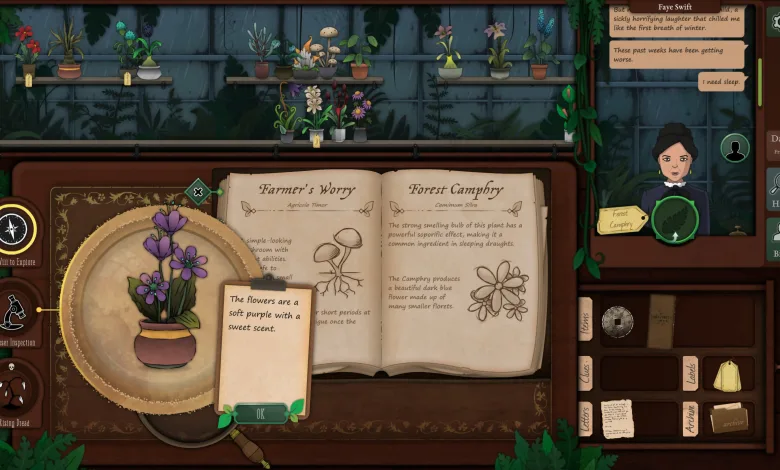Open the Archive drawer tab
The height and width of the screenshot is (470, 780).
click(x=690, y=418)
